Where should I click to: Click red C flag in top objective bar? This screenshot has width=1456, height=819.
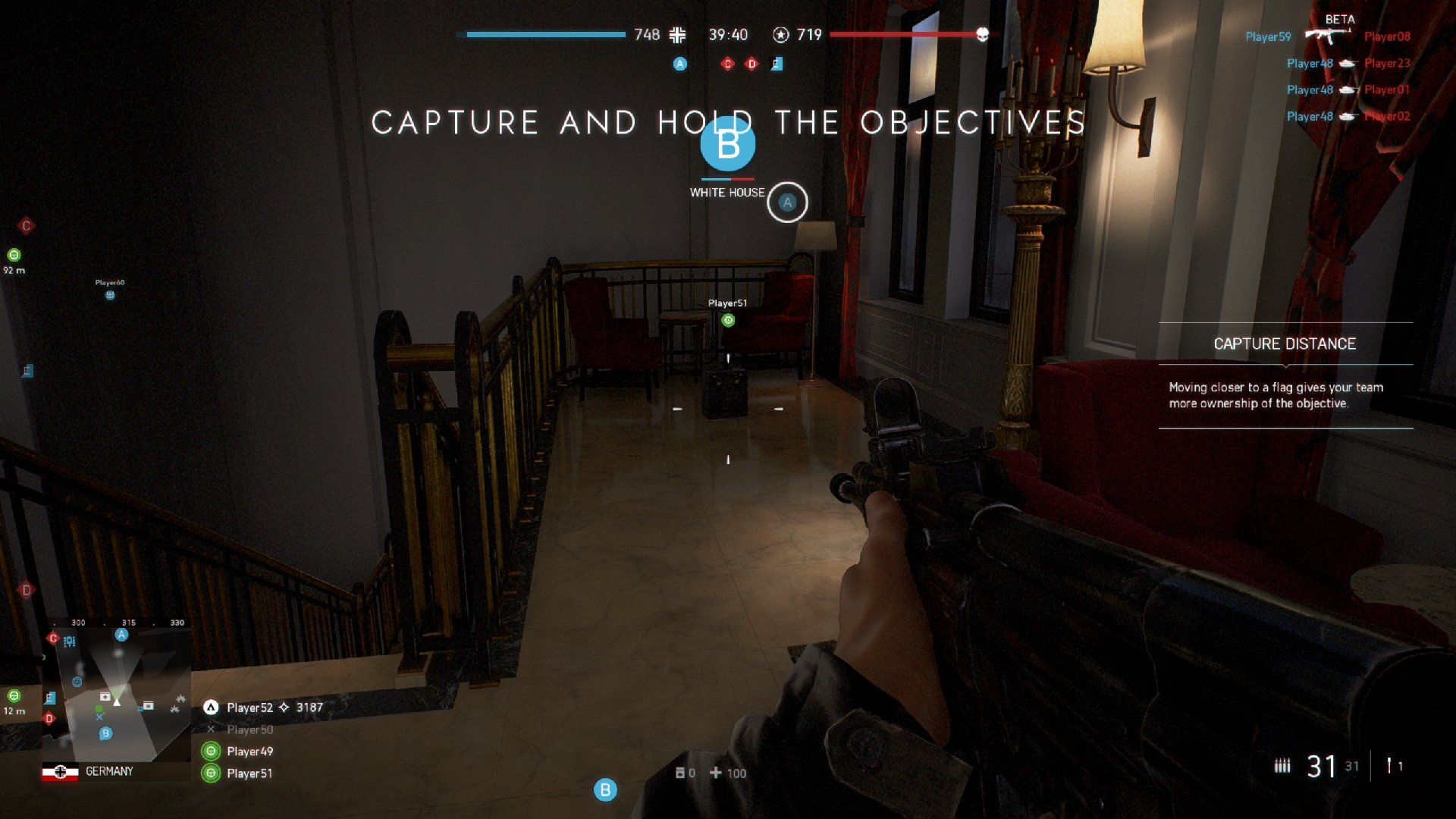pos(727,64)
